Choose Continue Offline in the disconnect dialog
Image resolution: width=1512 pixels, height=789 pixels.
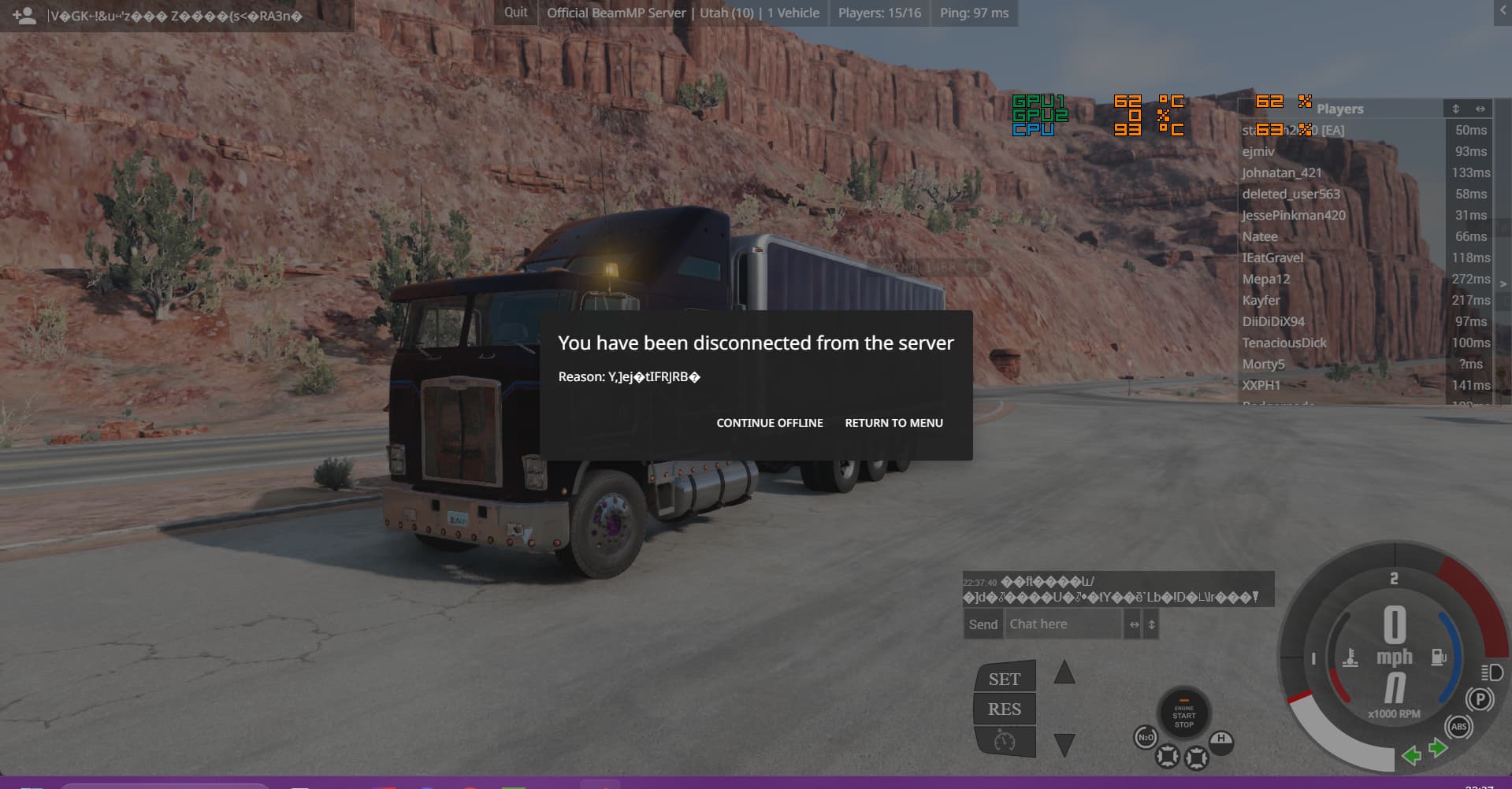(x=769, y=423)
